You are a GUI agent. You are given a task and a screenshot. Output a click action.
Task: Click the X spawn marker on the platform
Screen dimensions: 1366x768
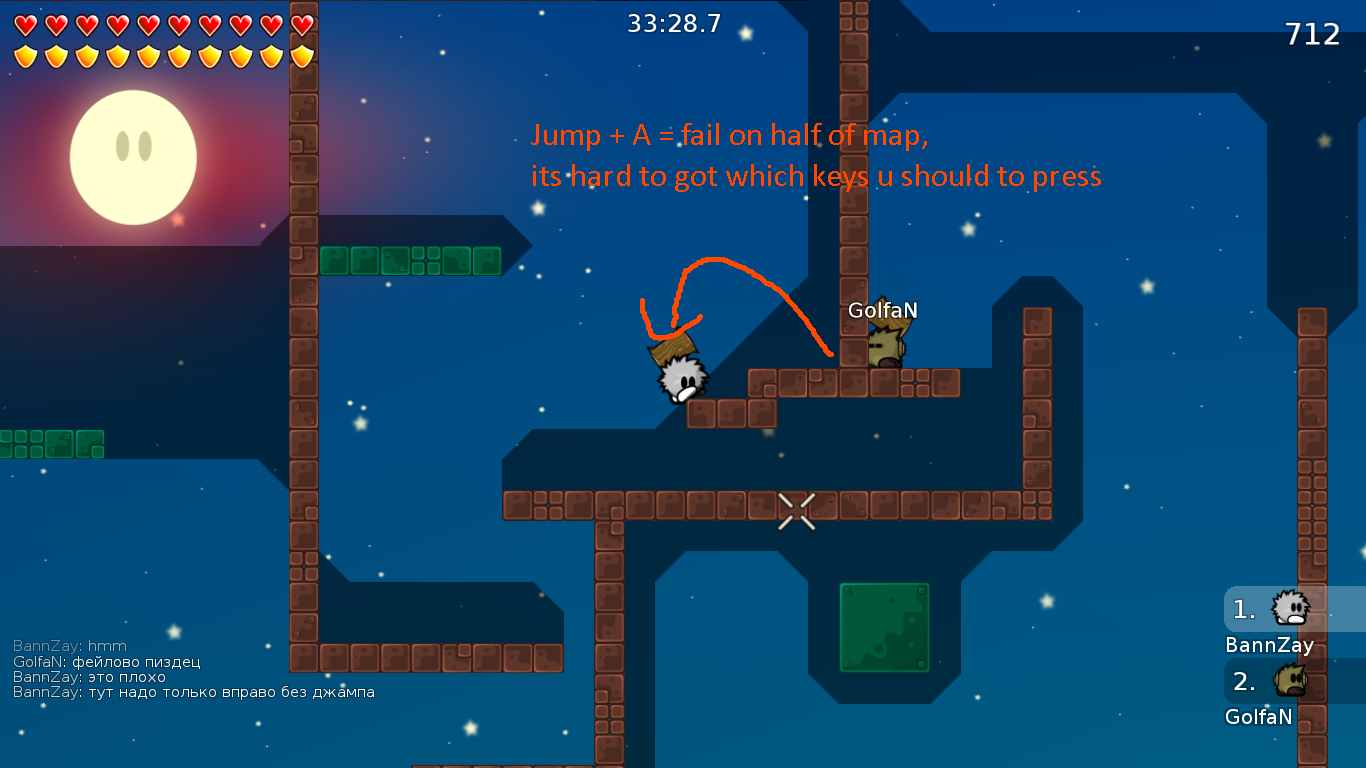(797, 512)
